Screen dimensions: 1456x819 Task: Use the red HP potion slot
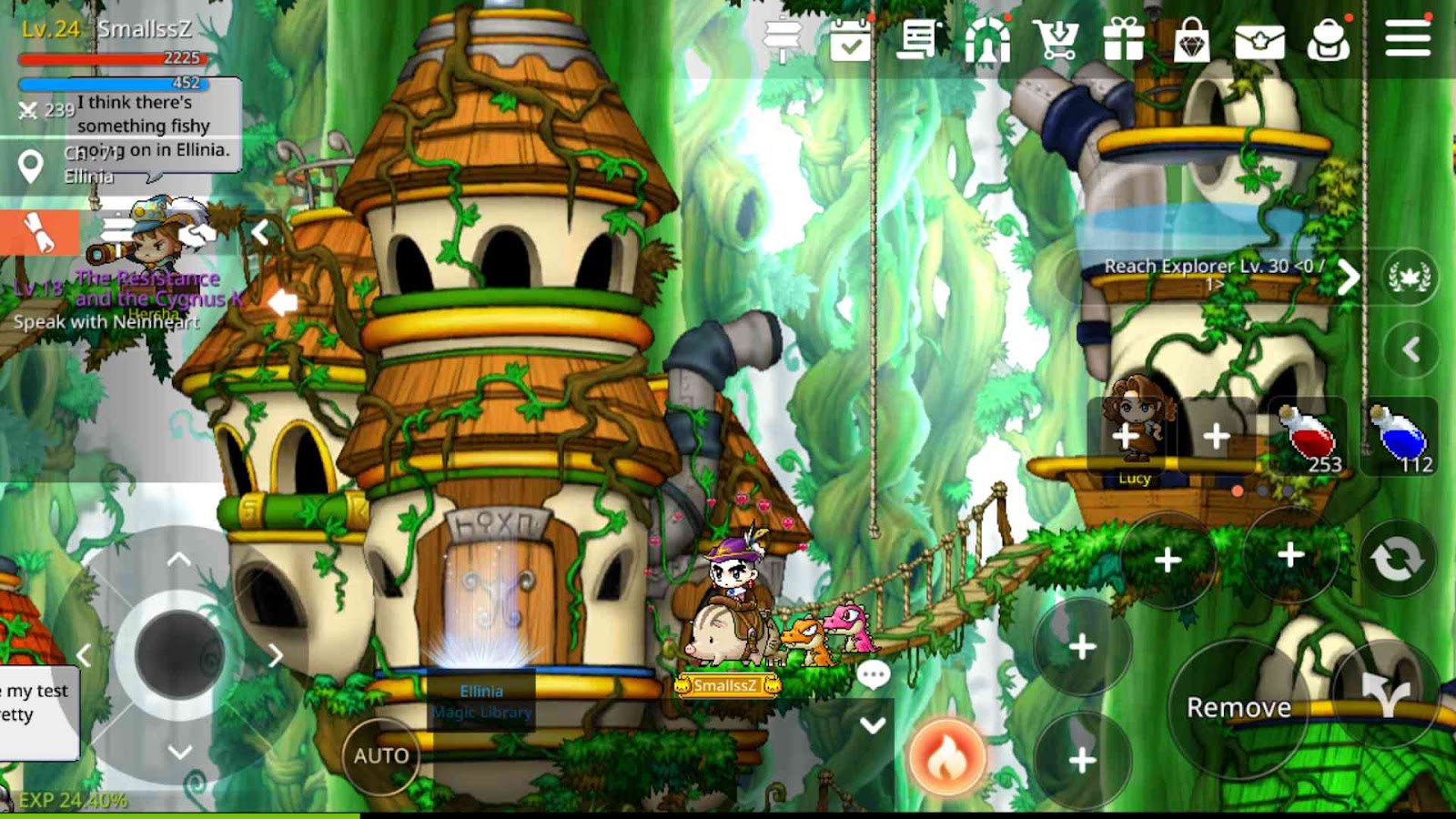1309,437
